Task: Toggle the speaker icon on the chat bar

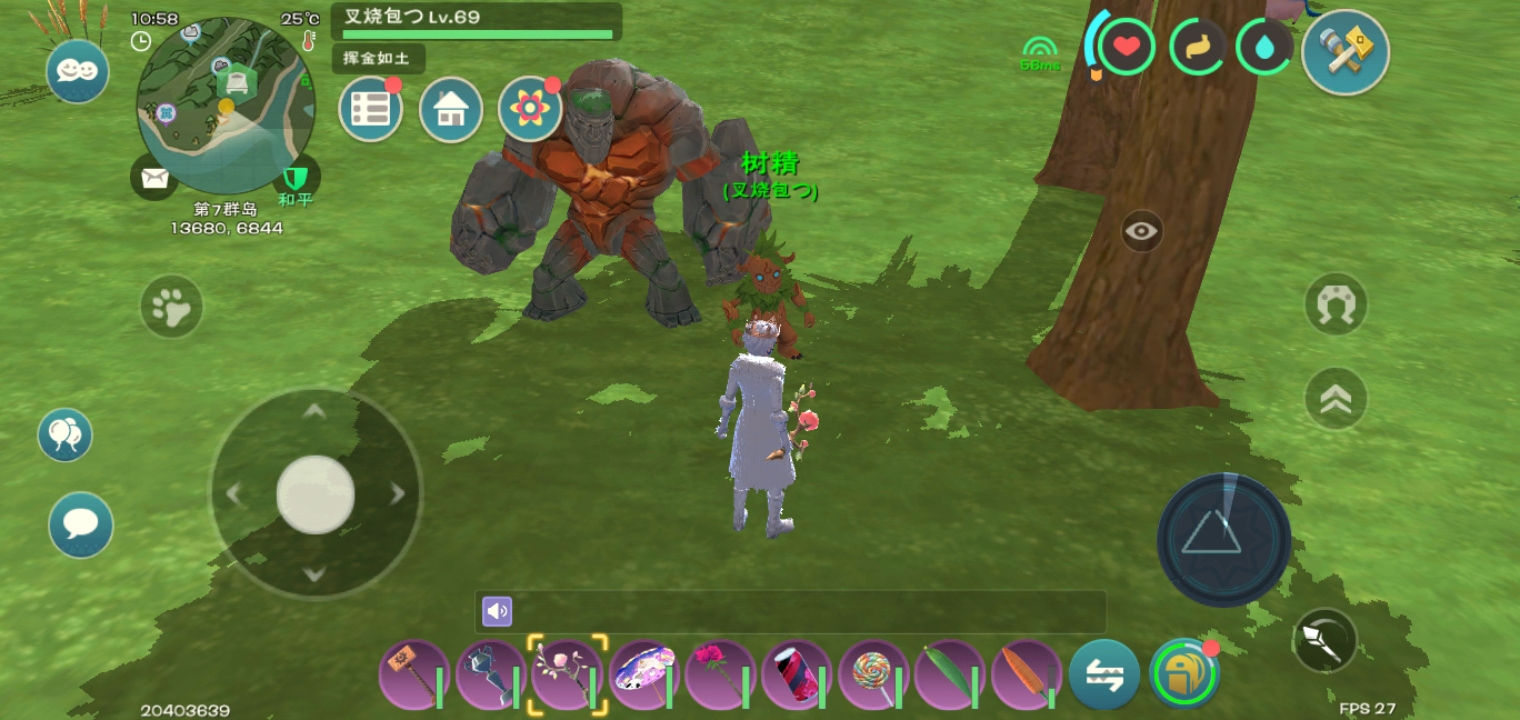Action: click(497, 611)
